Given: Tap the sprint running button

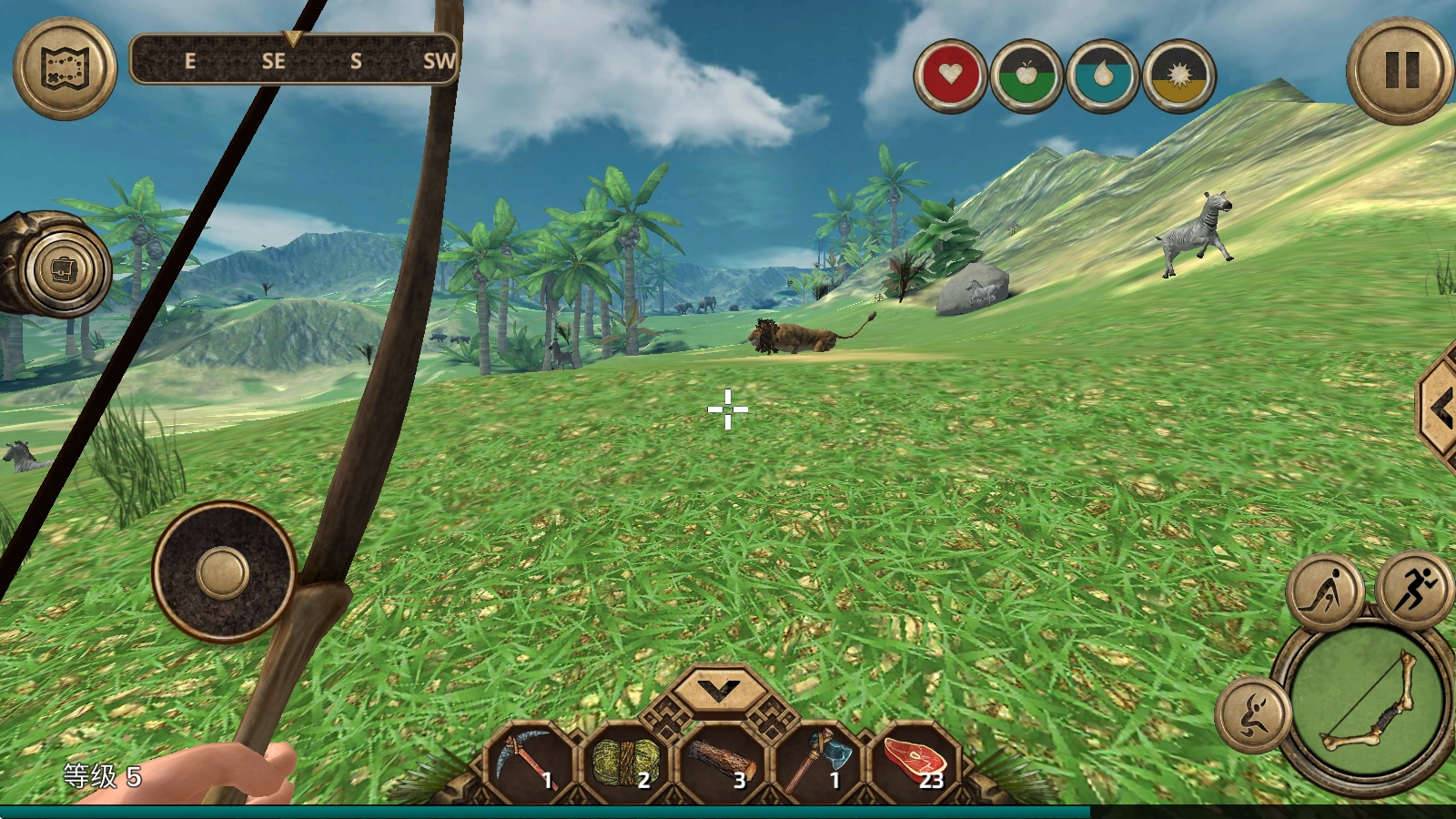Looking at the screenshot, I should tap(1413, 589).
